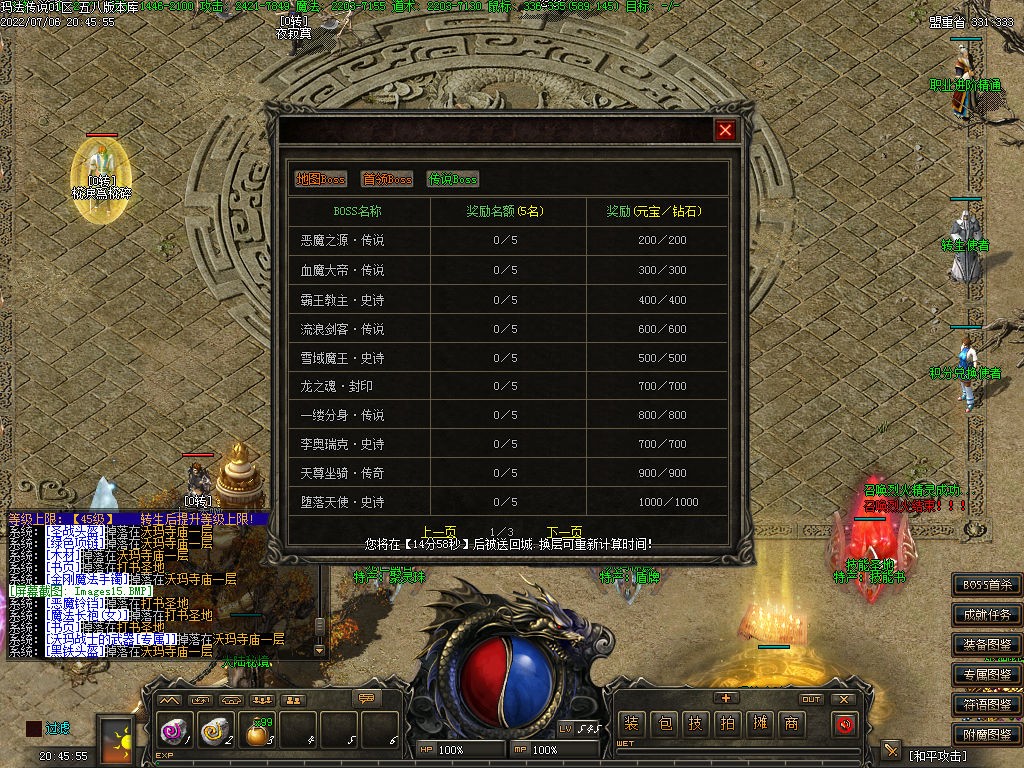Open the 附魔图鉴 enchant codex

(987, 735)
